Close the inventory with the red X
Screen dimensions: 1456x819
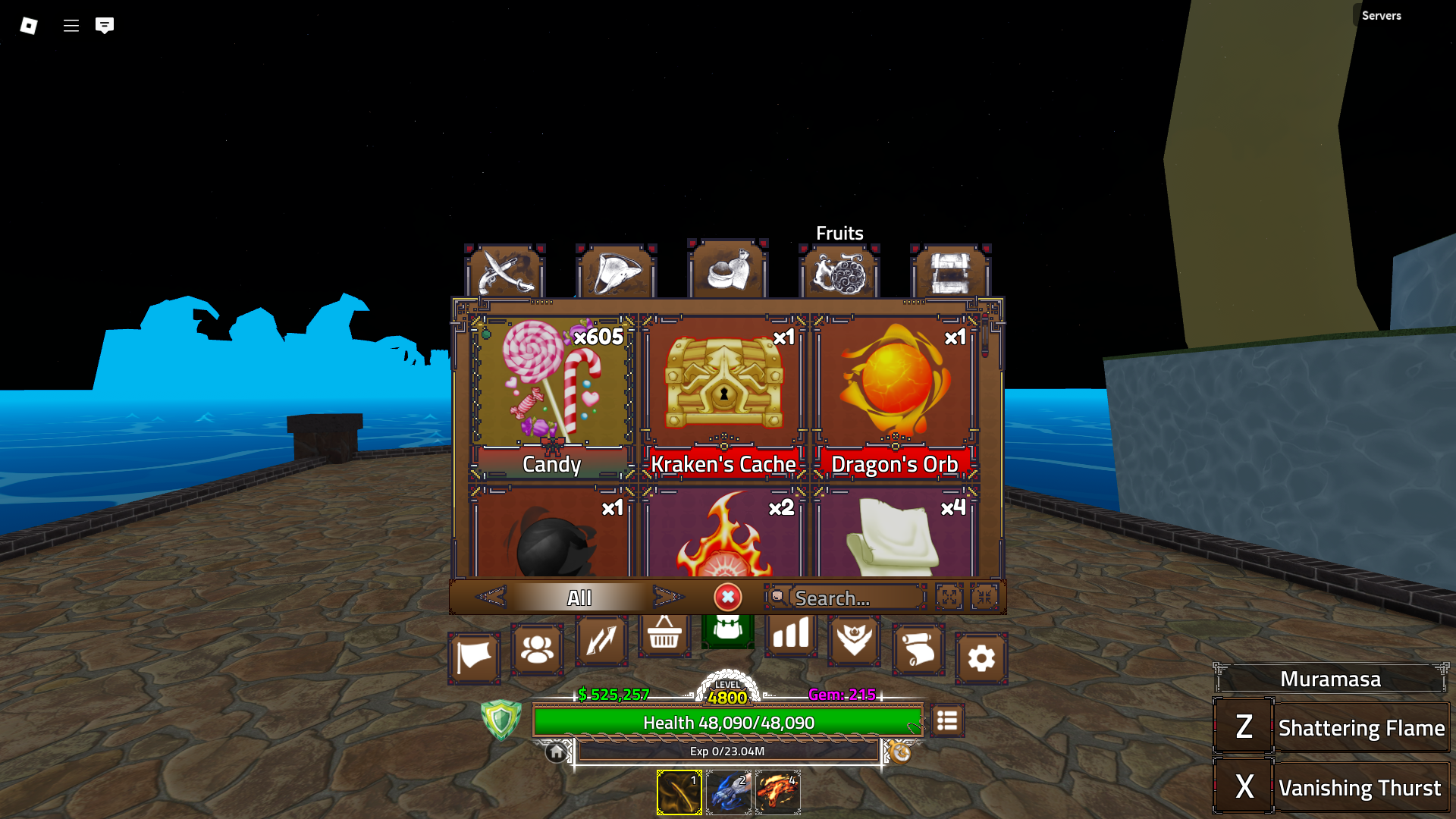click(727, 598)
